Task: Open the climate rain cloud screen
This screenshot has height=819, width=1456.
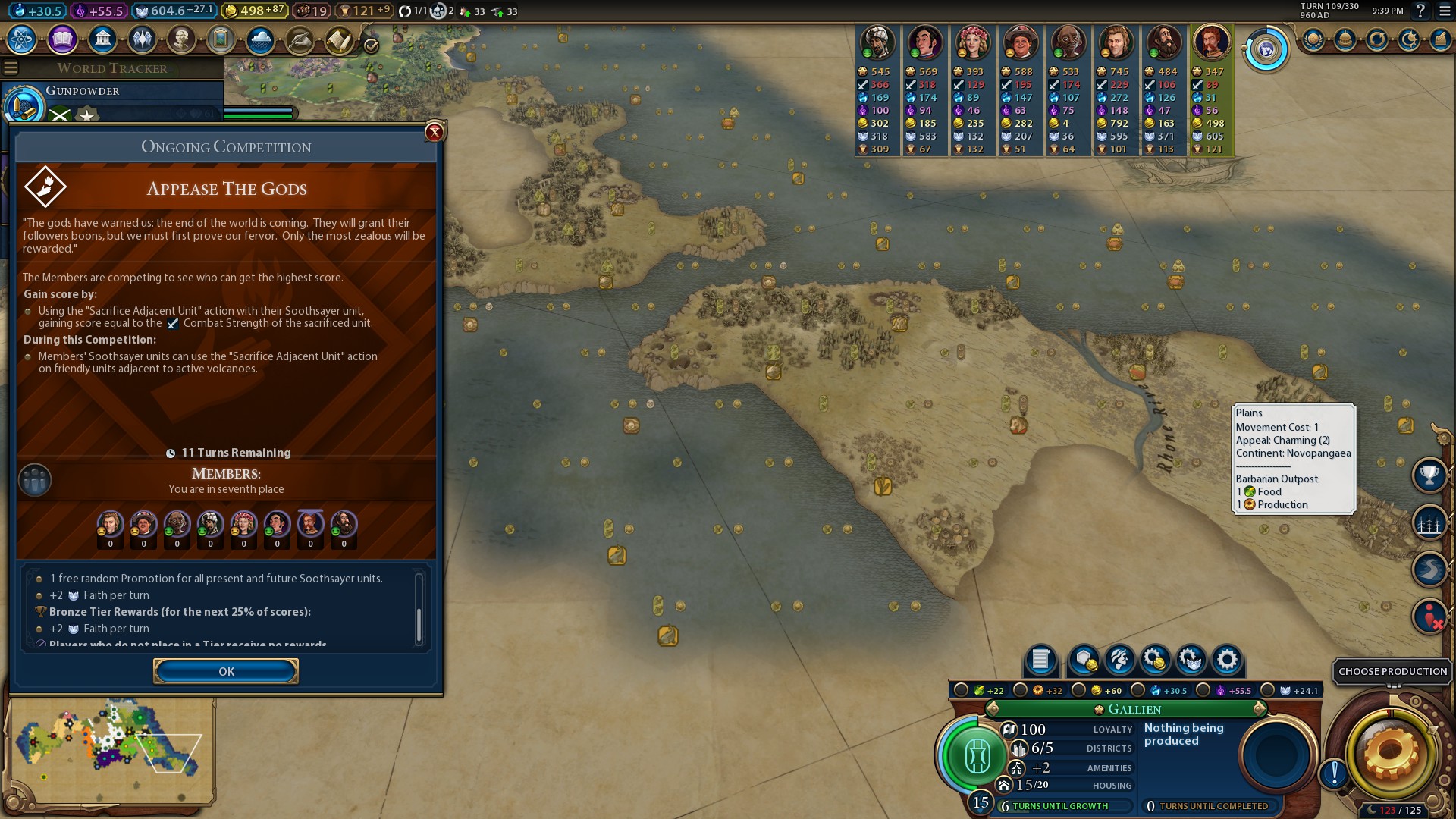Action: coord(260,39)
